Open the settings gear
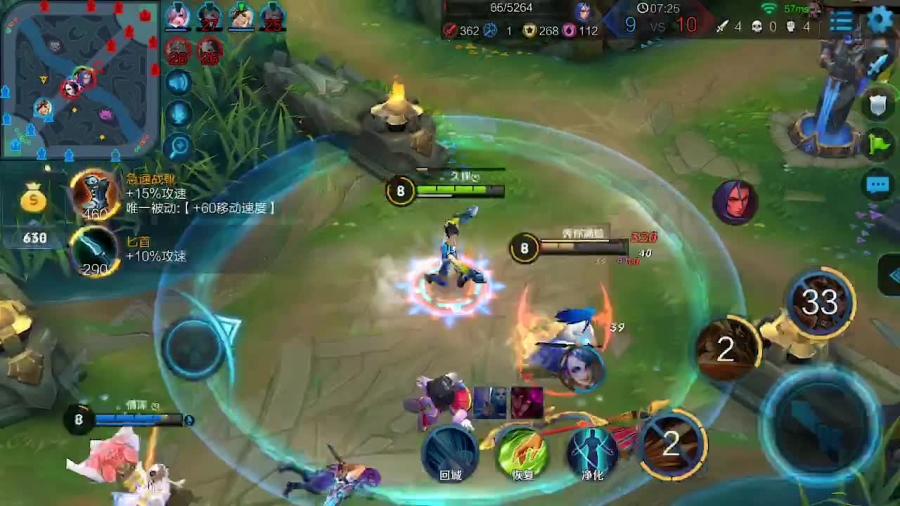The height and width of the screenshot is (506, 900). point(881,20)
